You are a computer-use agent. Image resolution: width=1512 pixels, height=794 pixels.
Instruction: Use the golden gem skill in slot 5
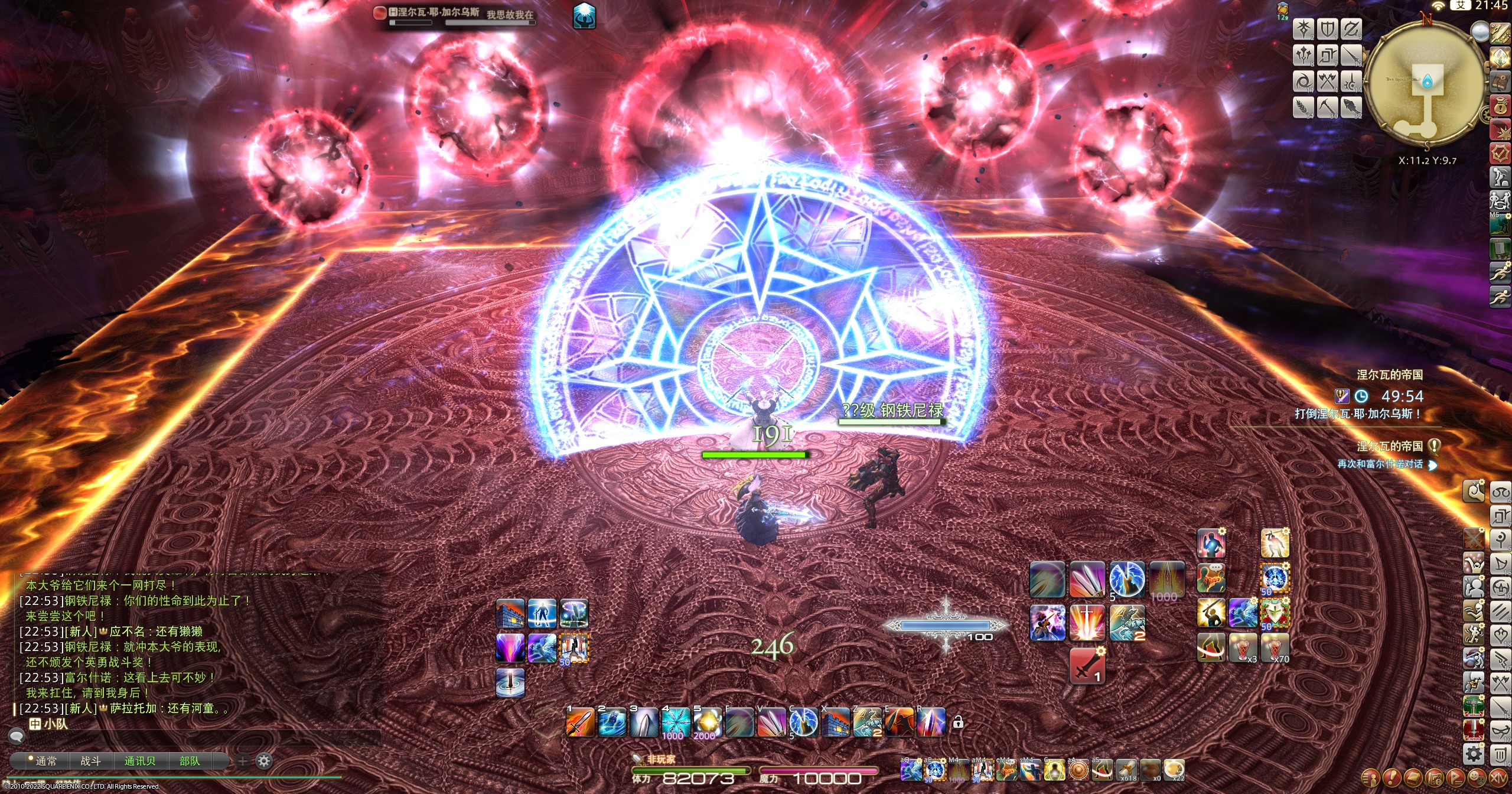pos(707,722)
